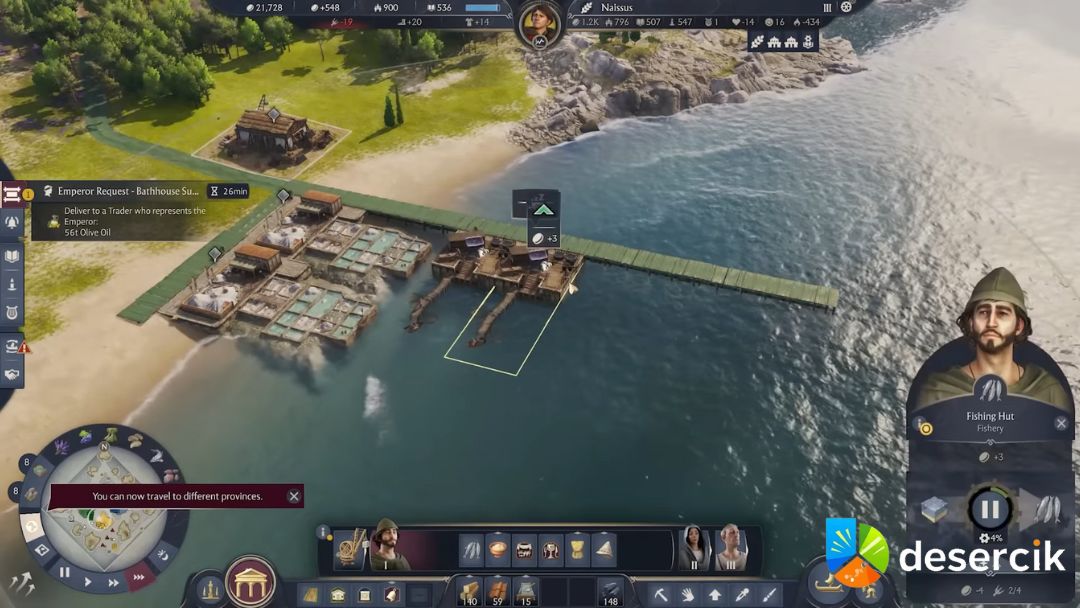The height and width of the screenshot is (608, 1080).
Task: Pause game speed on the minimap wheel
Action: (64, 573)
